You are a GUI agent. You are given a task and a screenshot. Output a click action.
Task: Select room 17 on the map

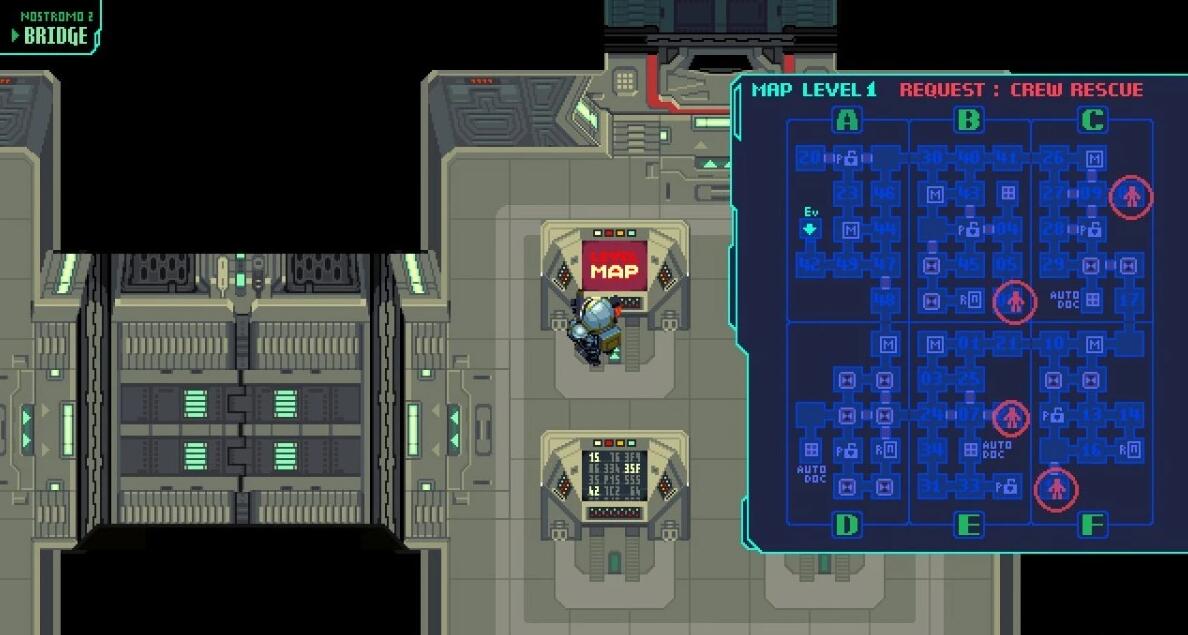coord(1130,299)
